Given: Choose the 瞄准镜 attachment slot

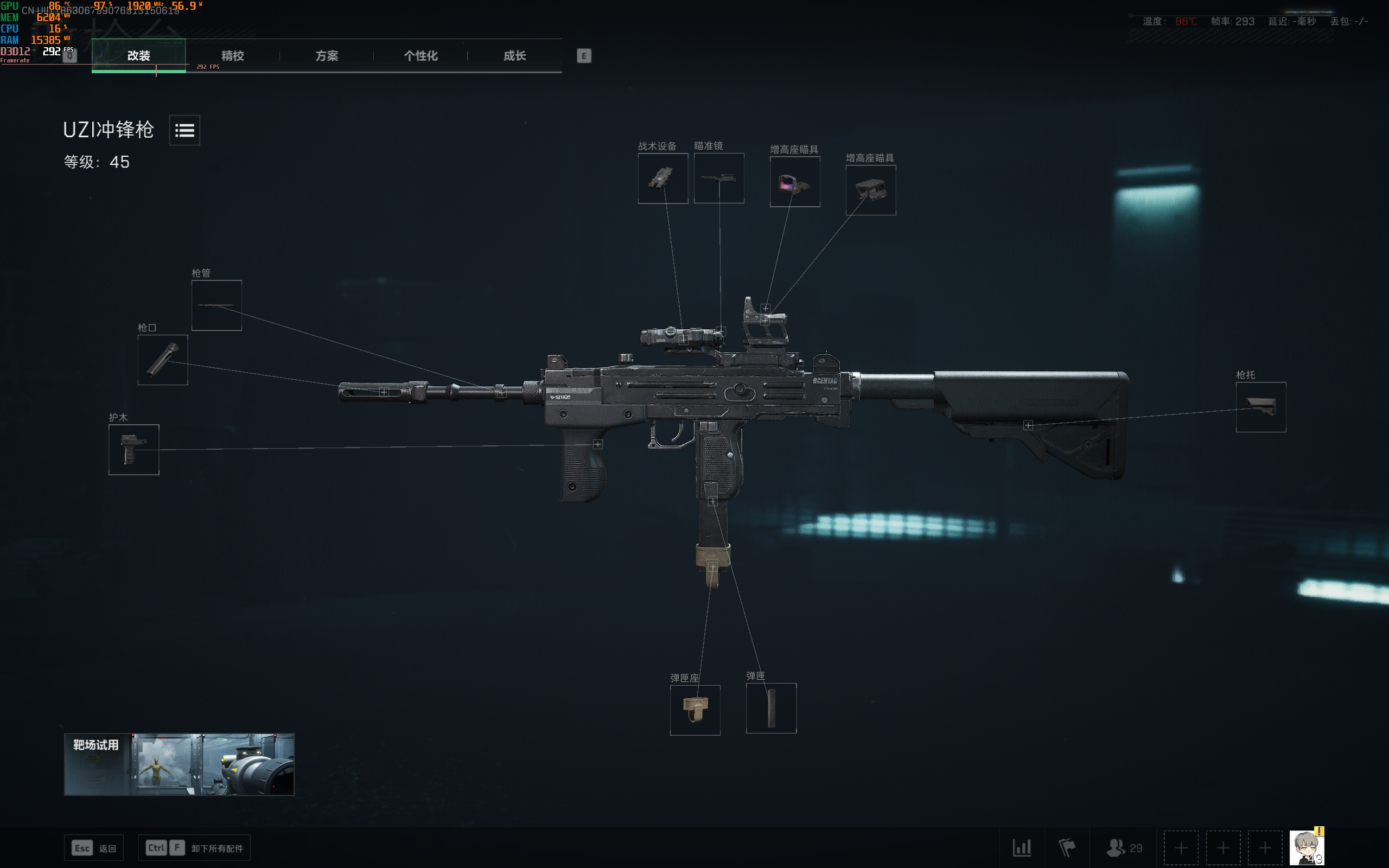Looking at the screenshot, I should (718, 178).
